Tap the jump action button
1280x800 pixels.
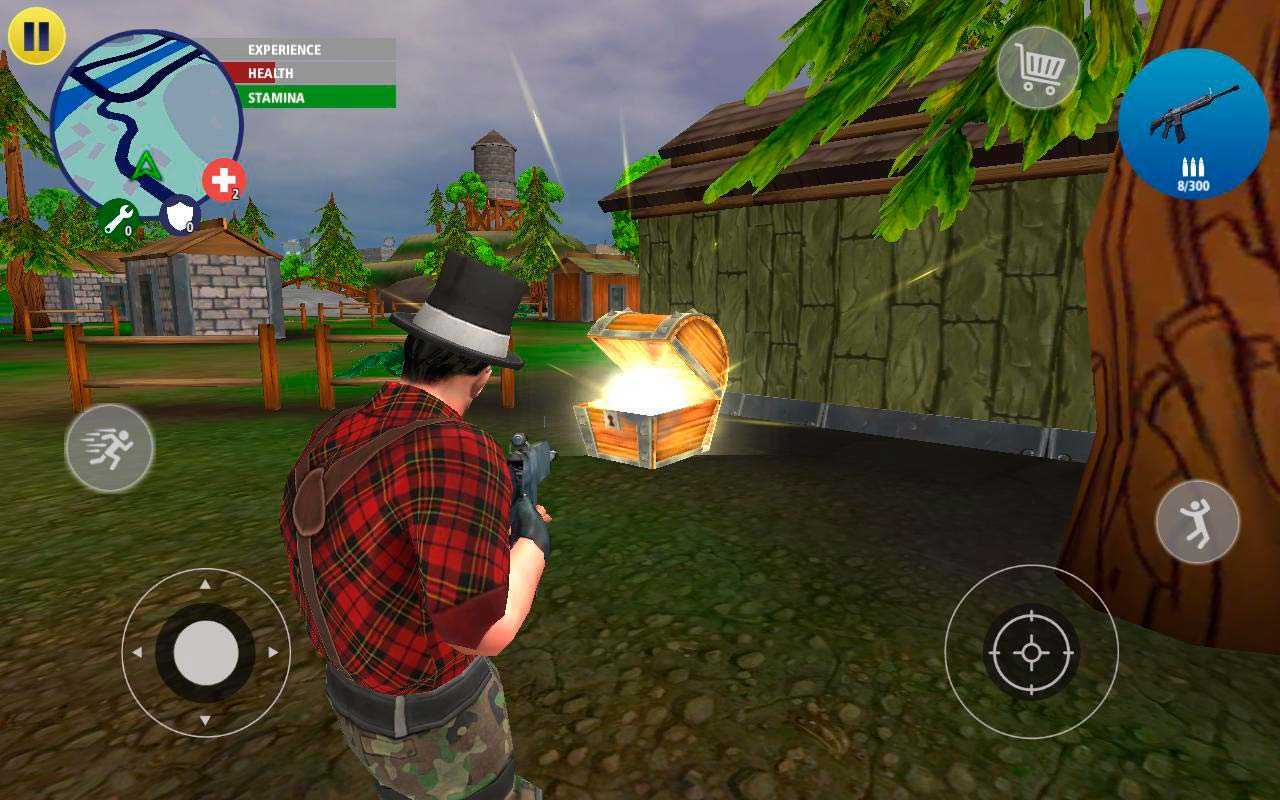[1197, 521]
